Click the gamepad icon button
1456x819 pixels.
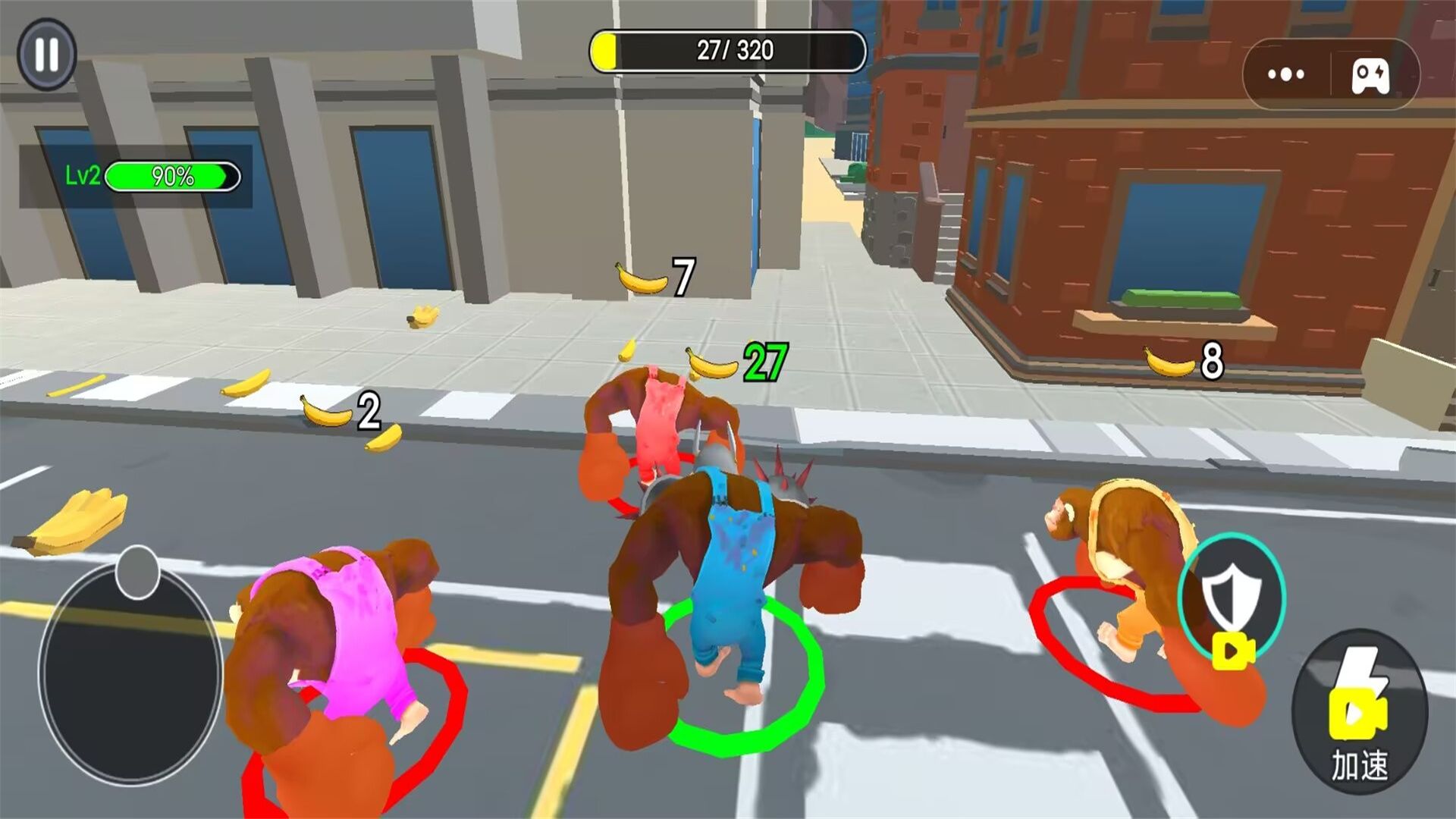pyautogui.click(x=1371, y=75)
